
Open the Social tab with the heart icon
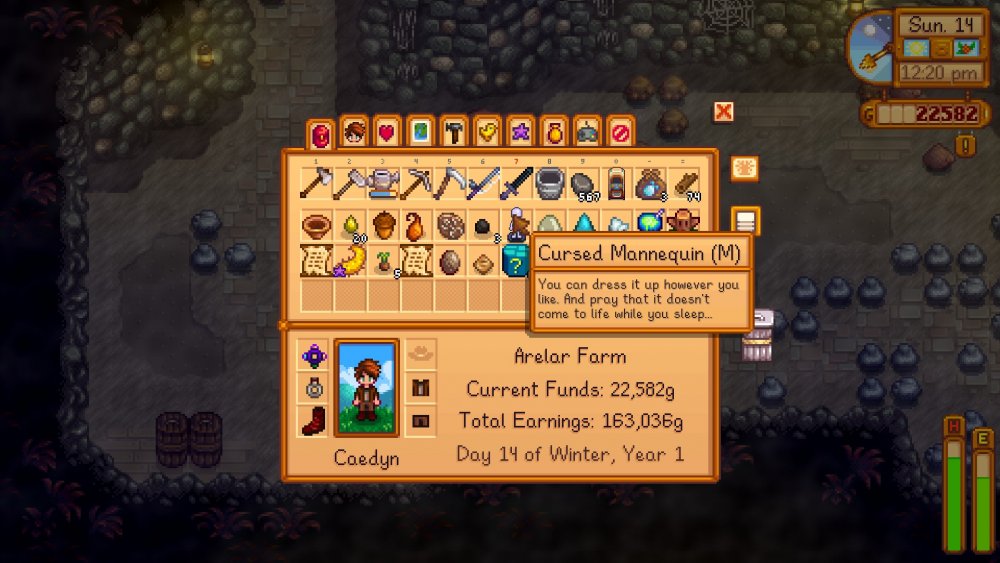(387, 133)
